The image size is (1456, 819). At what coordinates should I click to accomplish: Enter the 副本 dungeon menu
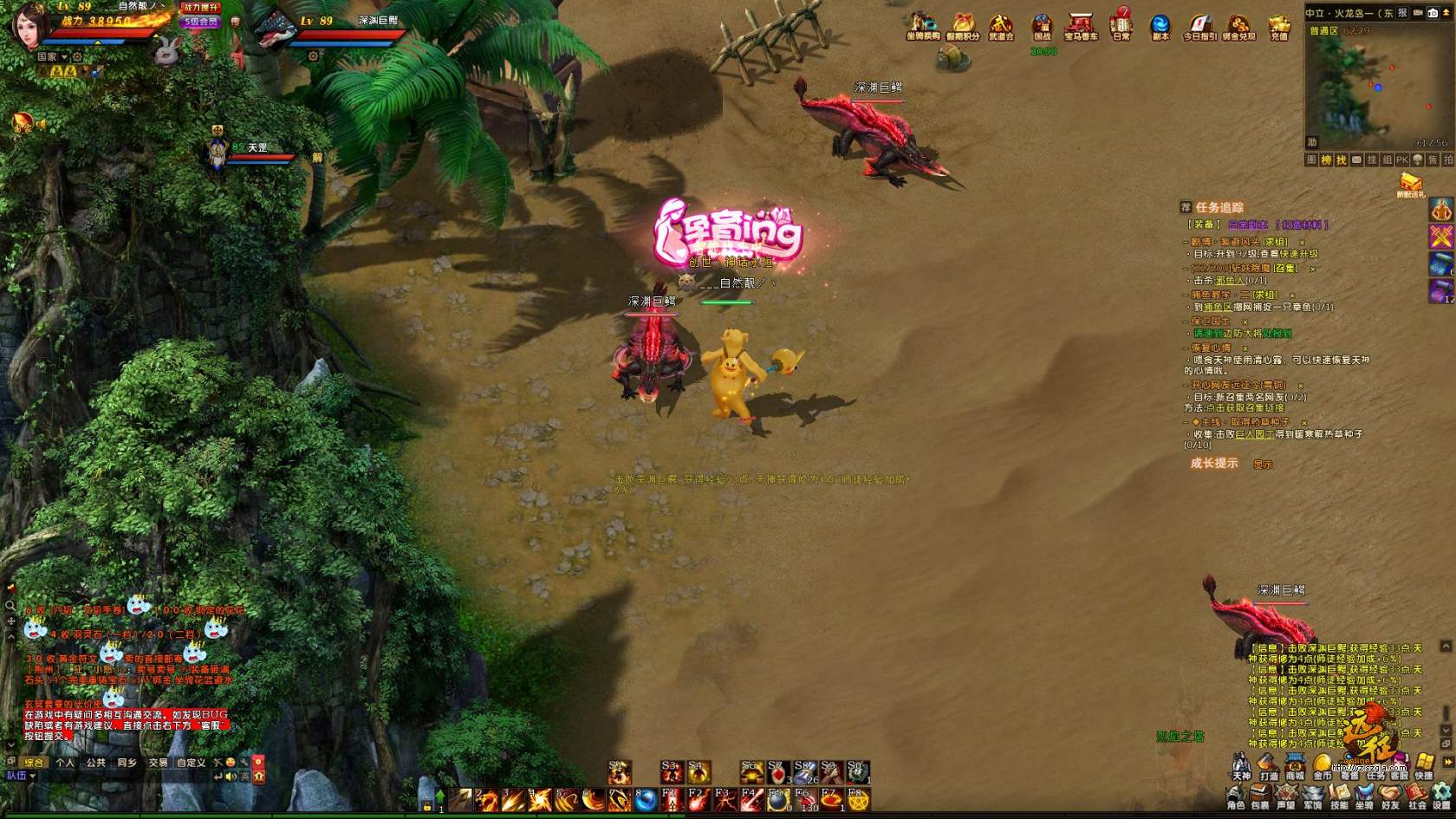(x=1160, y=26)
